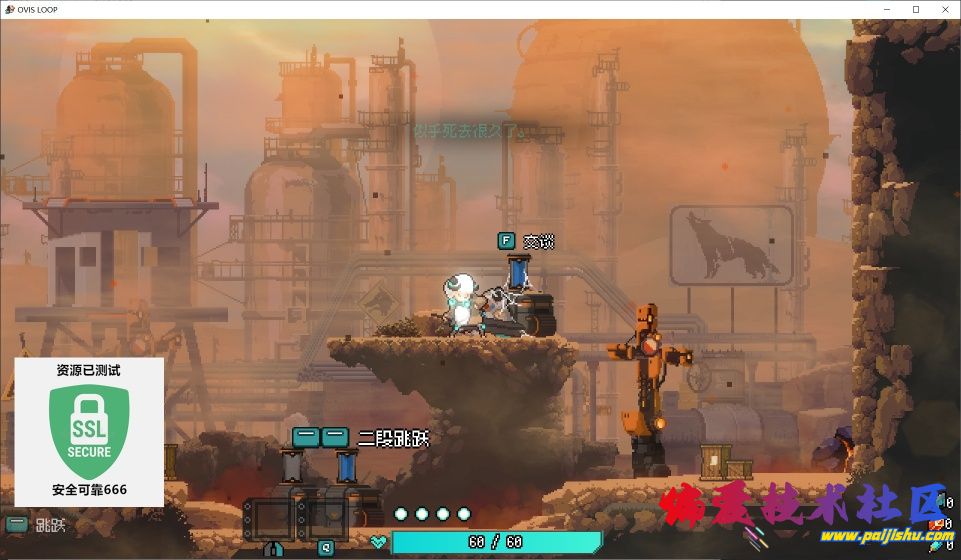Maximize the OVIS LOOP window

tap(916, 9)
